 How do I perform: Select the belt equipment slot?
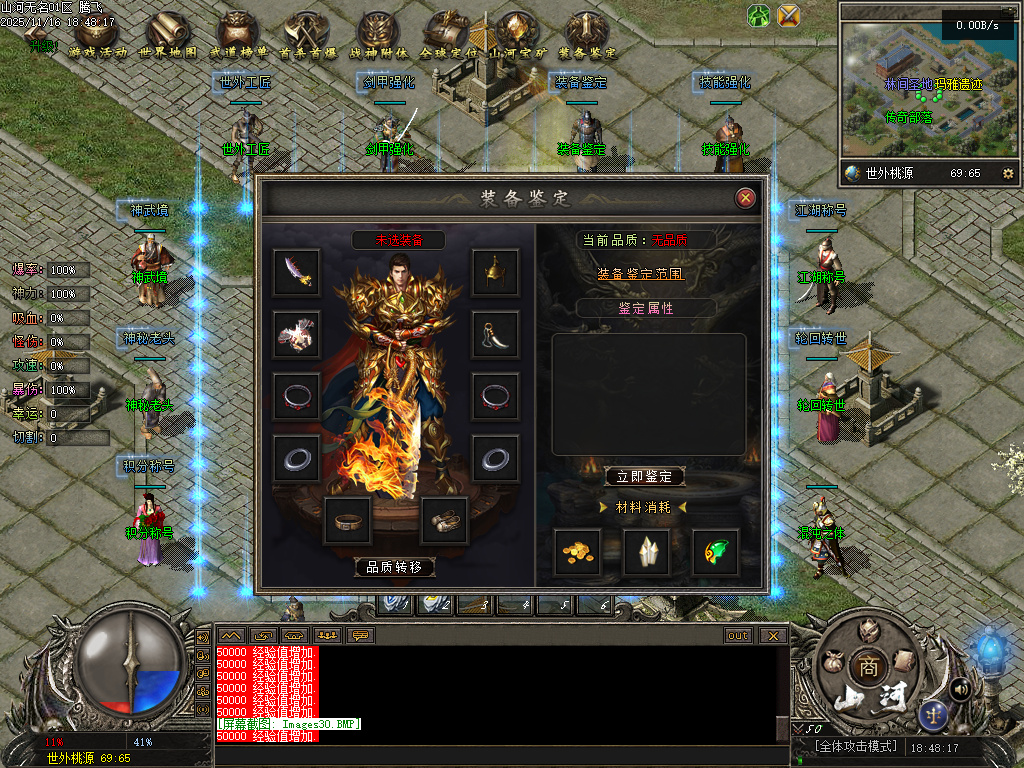[x=348, y=520]
